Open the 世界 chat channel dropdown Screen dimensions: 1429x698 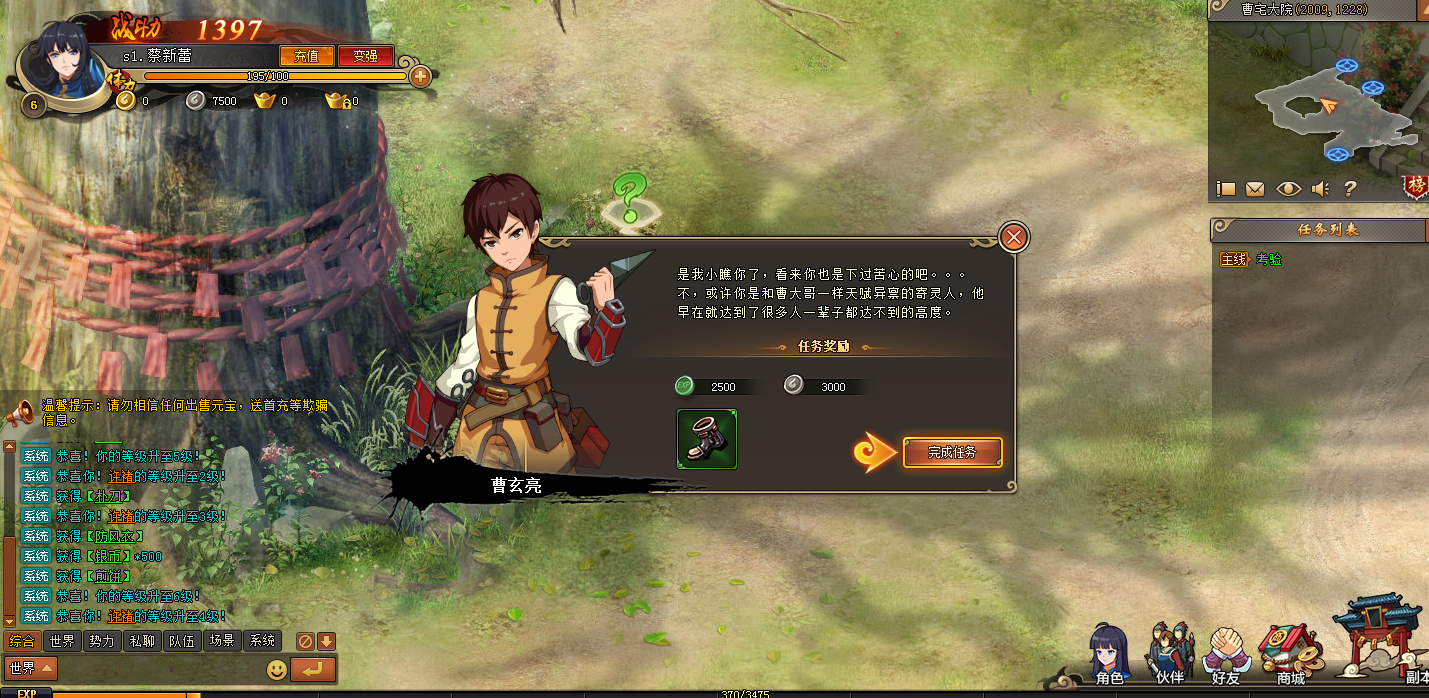(31, 668)
